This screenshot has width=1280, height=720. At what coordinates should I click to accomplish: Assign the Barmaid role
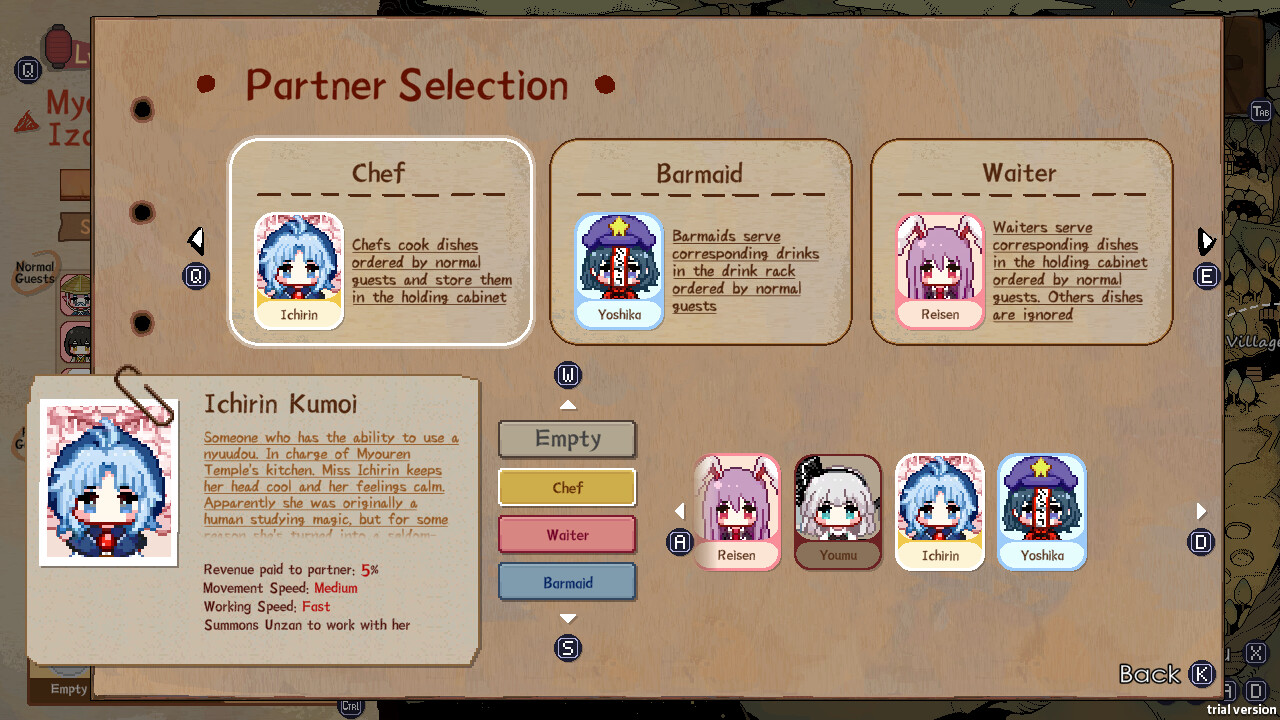point(567,581)
